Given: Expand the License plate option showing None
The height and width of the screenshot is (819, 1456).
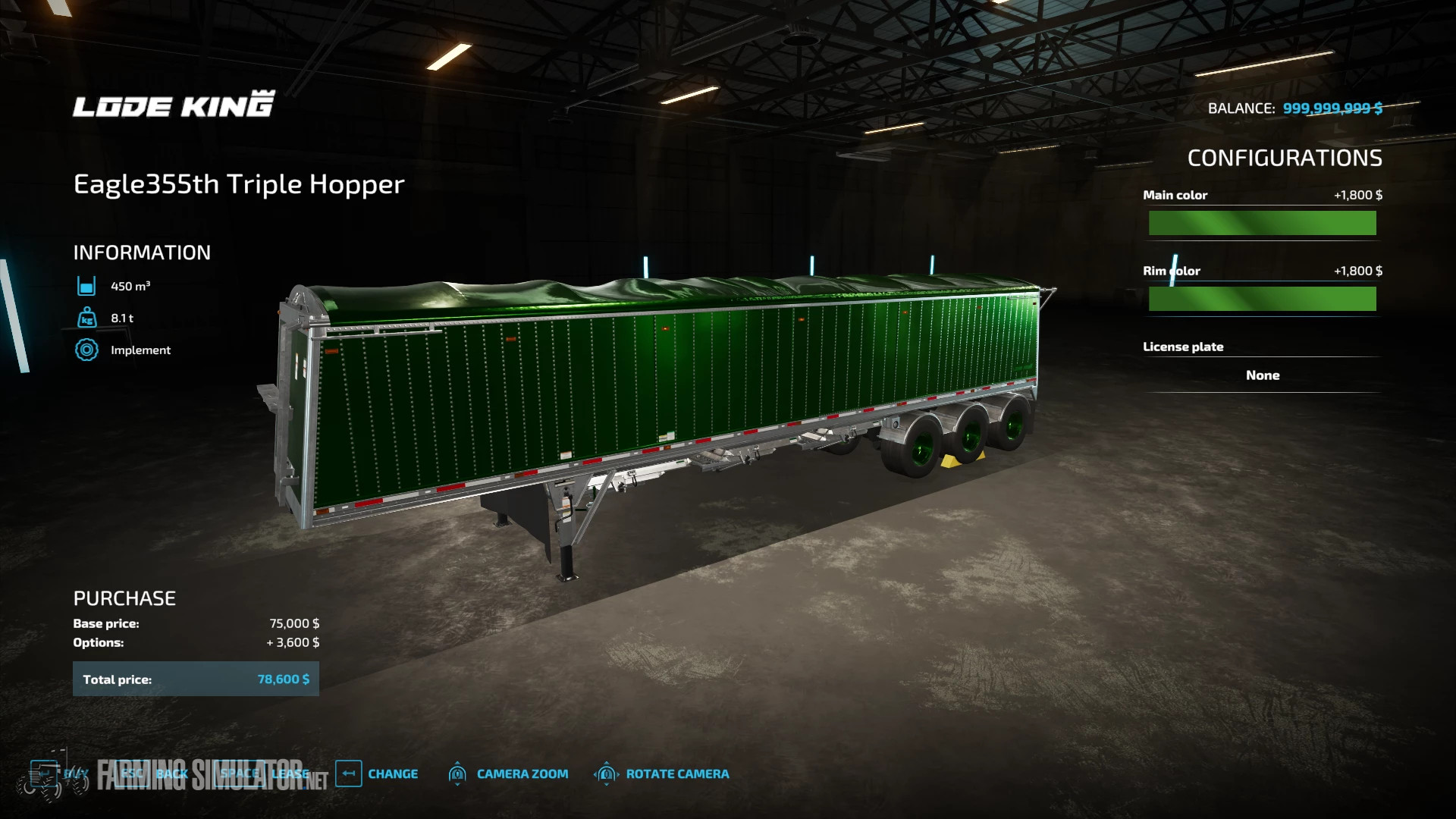Looking at the screenshot, I should pos(1261,375).
